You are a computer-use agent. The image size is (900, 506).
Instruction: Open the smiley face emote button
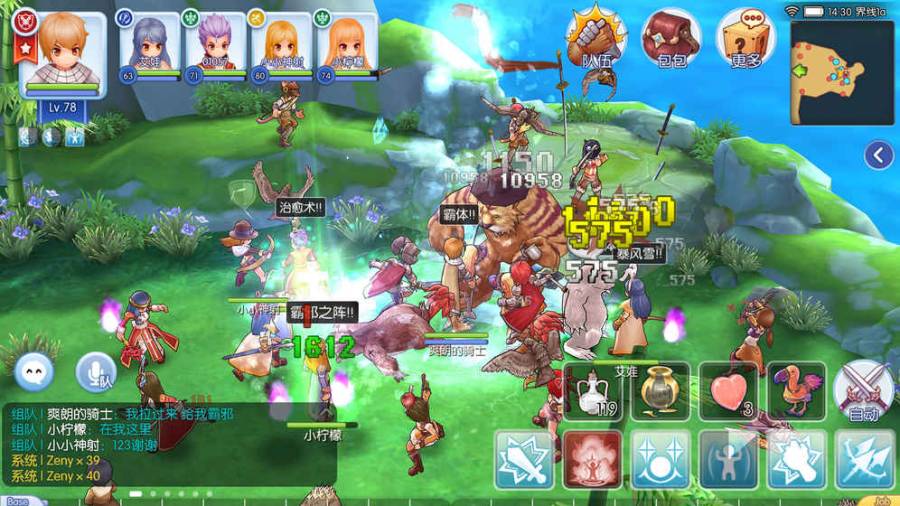coord(35,372)
